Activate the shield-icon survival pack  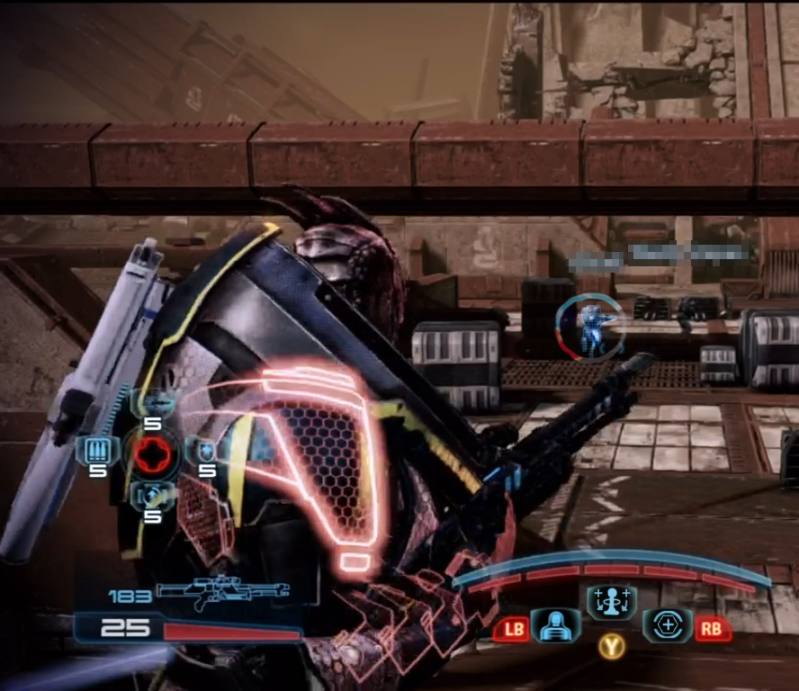pyautogui.click(x=207, y=449)
